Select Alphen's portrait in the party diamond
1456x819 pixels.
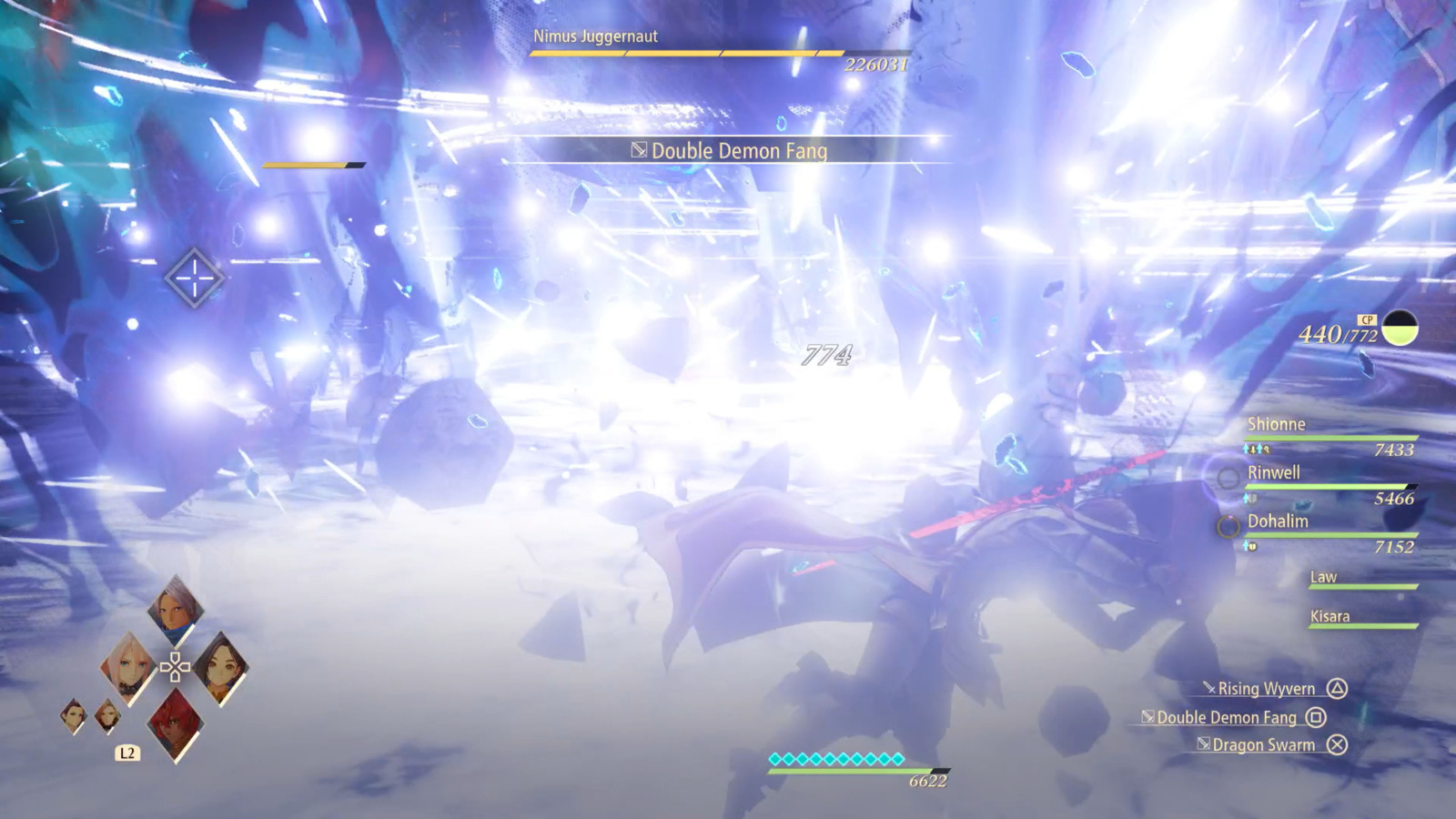[173, 612]
